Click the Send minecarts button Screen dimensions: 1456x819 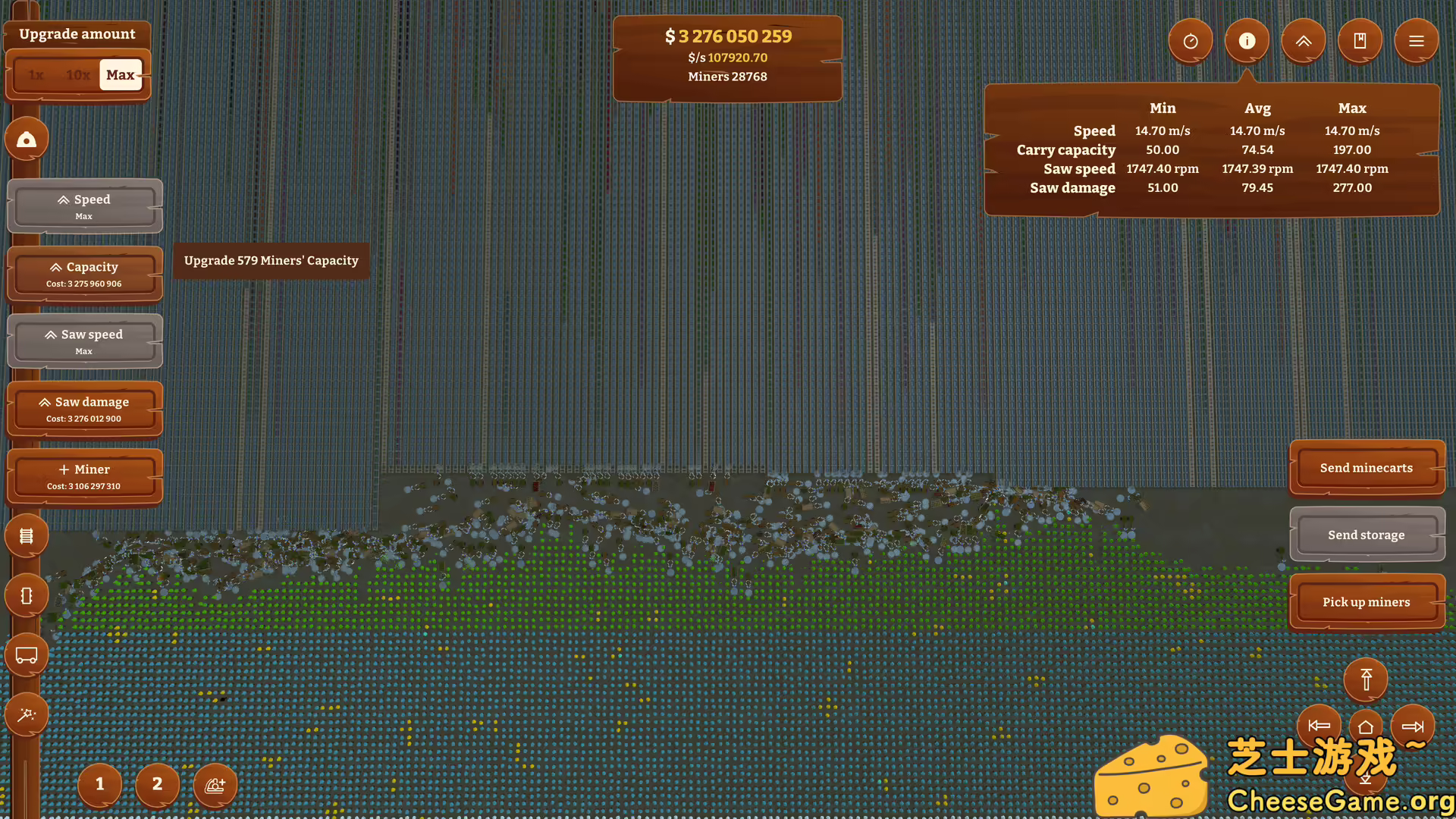tap(1366, 467)
